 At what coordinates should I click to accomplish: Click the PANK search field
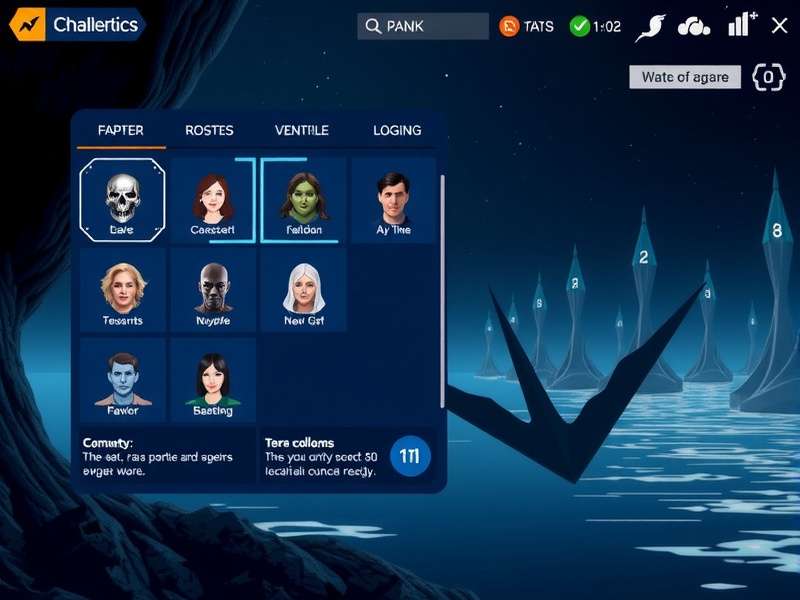point(423,27)
